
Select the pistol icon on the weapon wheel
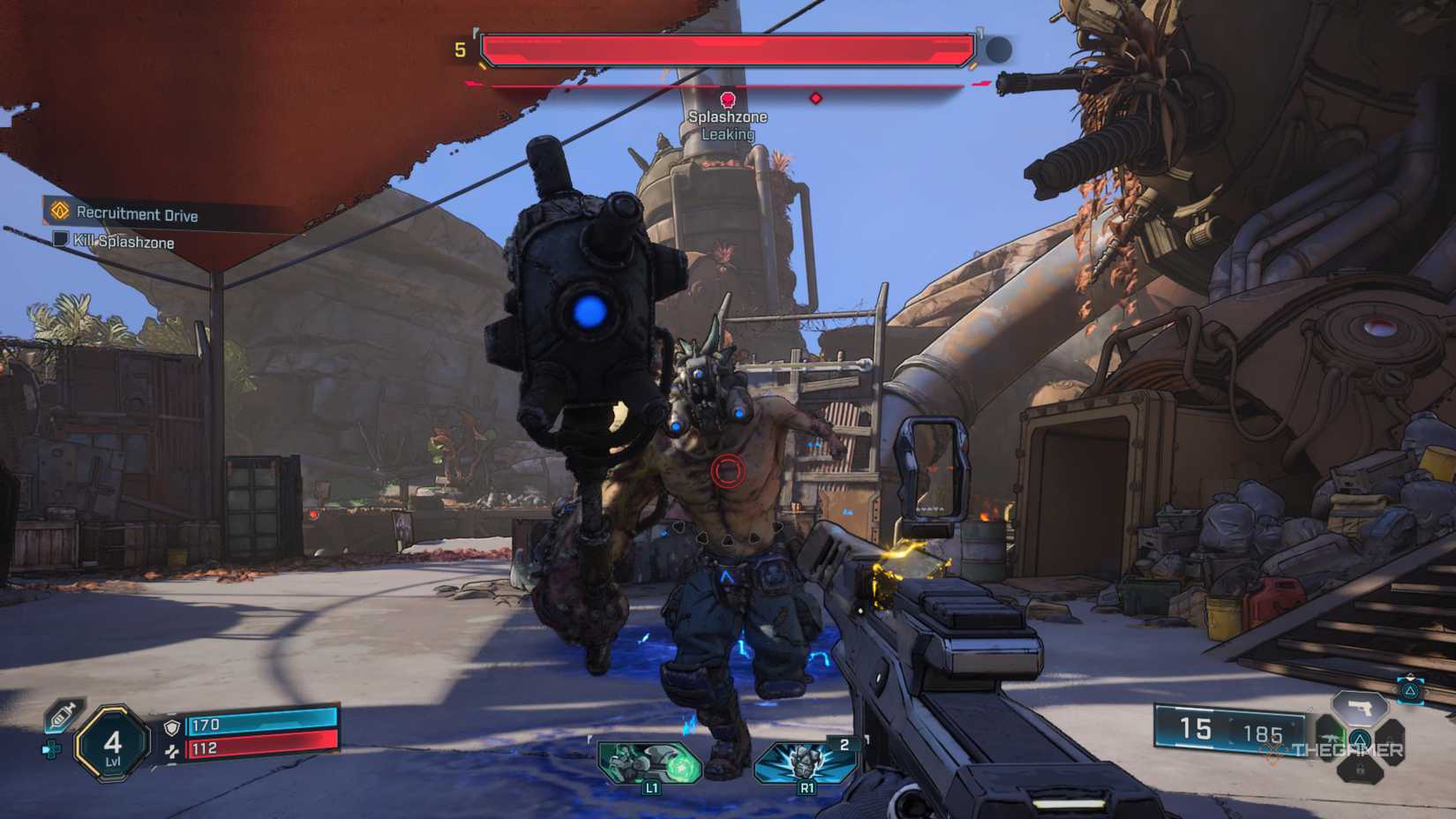point(1360,709)
